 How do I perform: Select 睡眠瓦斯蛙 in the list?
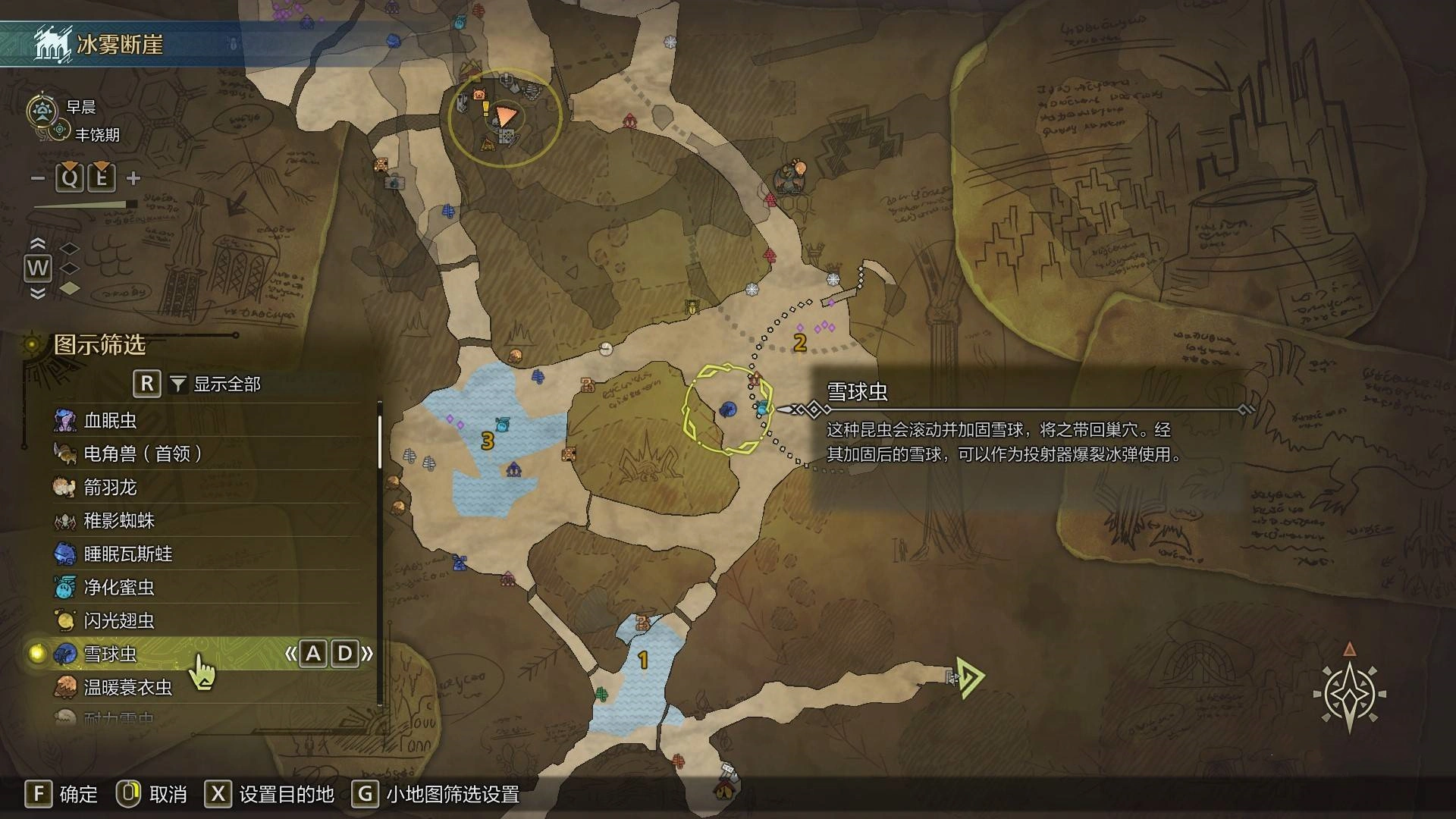coord(127,554)
